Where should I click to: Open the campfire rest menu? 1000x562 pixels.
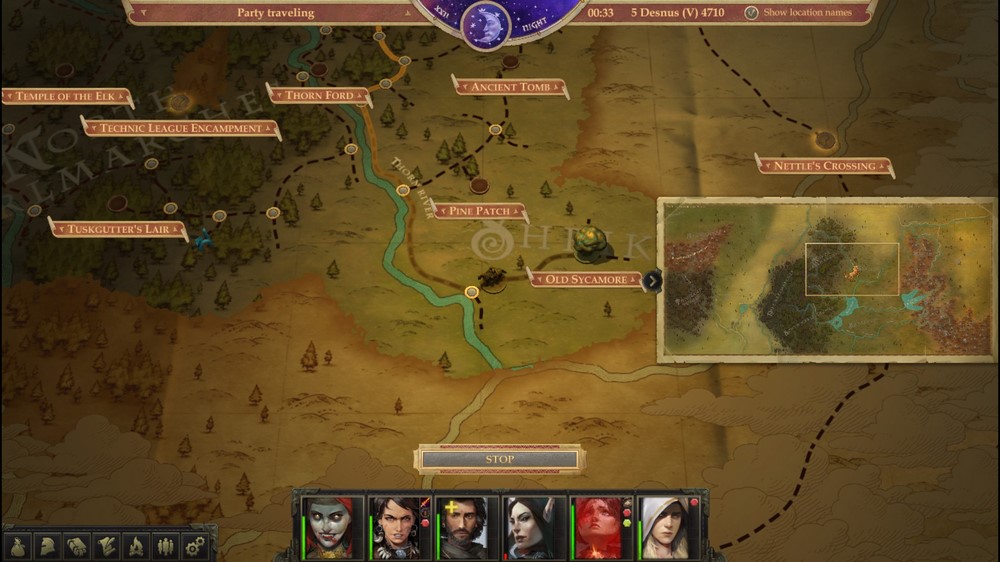click(x=135, y=546)
